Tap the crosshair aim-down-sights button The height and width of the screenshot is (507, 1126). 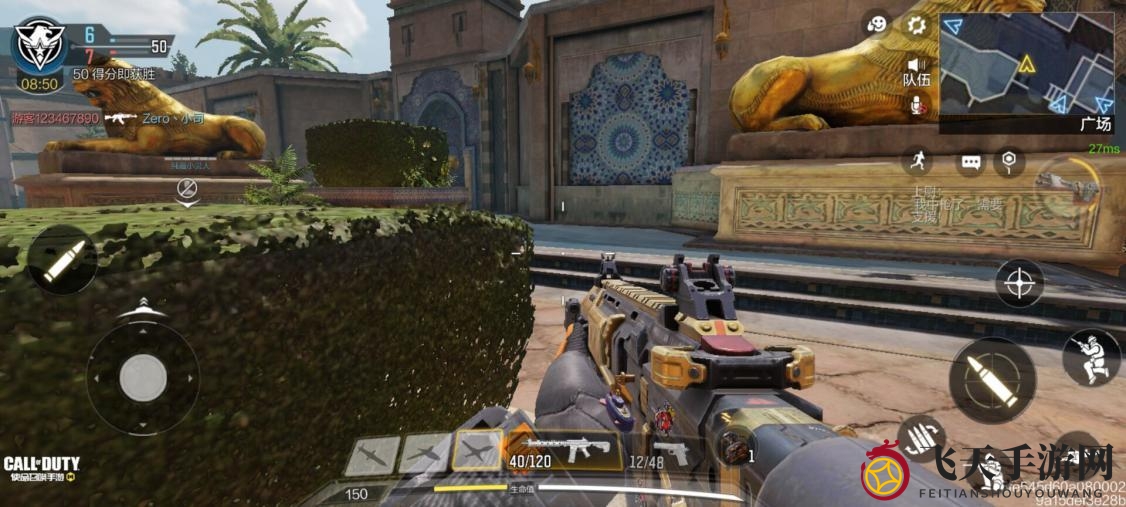point(1019,283)
